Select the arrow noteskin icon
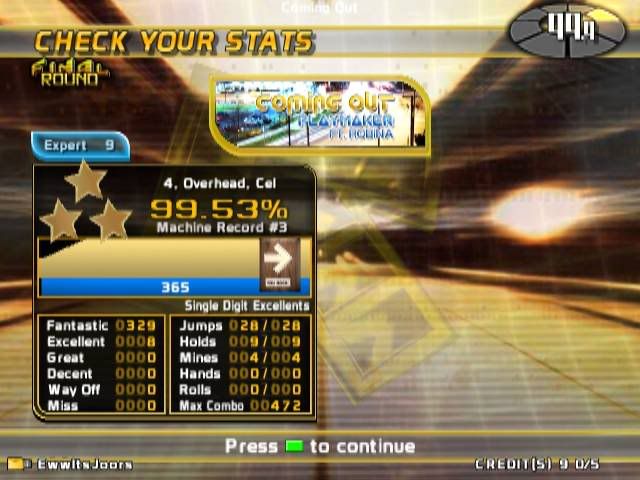The height and width of the screenshot is (480, 640). tap(280, 262)
